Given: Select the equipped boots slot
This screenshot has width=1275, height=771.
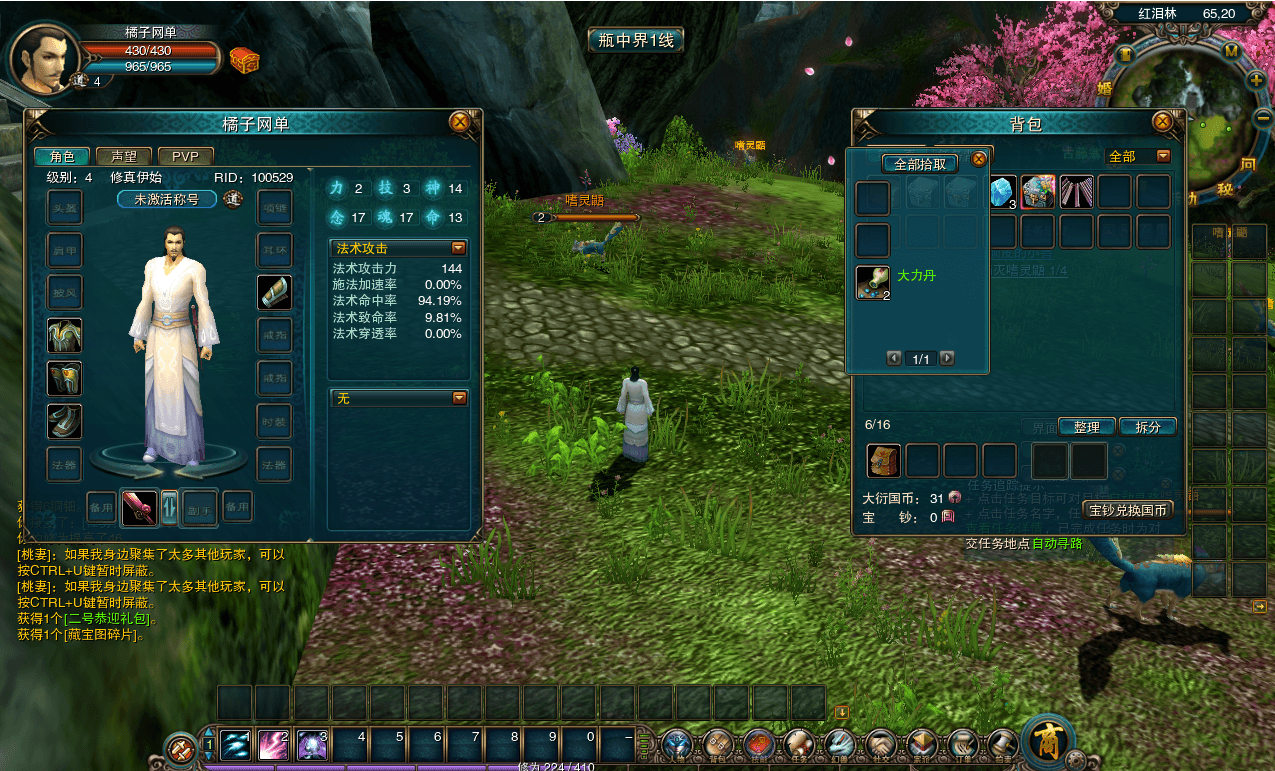Looking at the screenshot, I should [x=65, y=421].
